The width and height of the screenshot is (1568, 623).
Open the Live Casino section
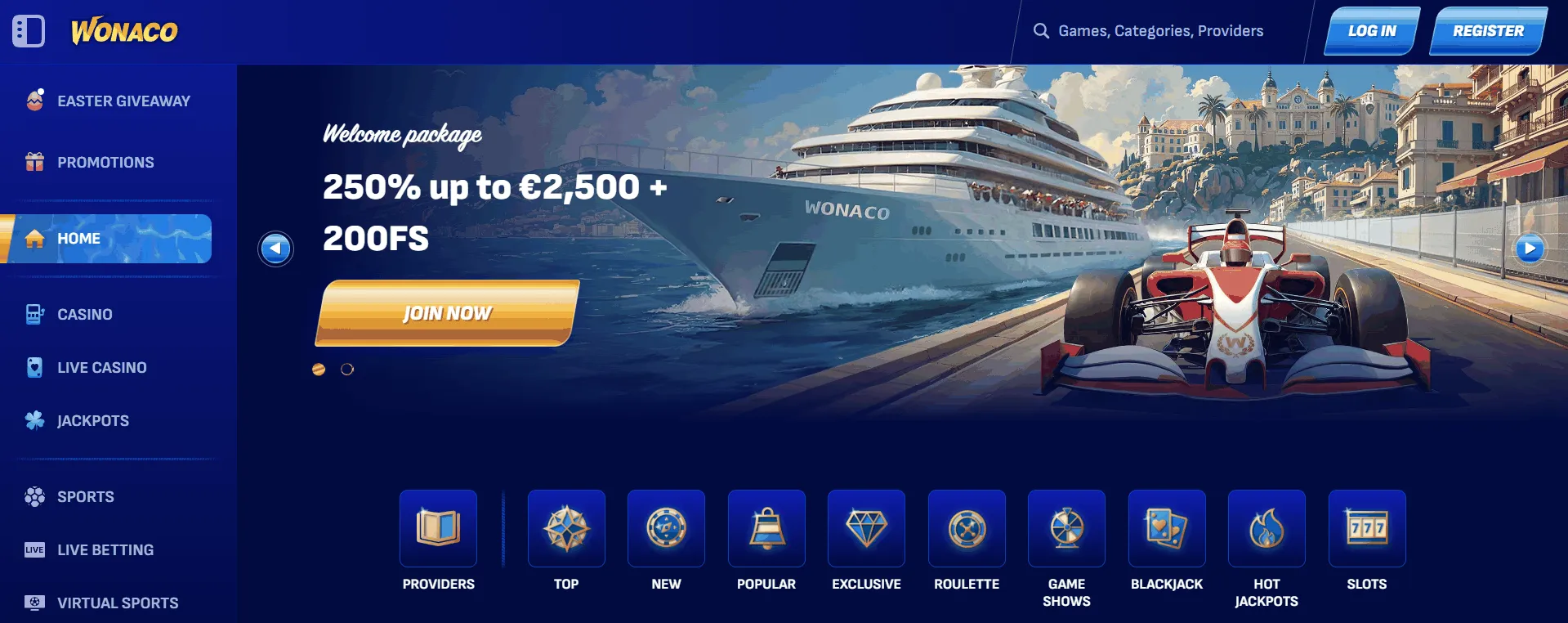pyautogui.click(x=102, y=367)
